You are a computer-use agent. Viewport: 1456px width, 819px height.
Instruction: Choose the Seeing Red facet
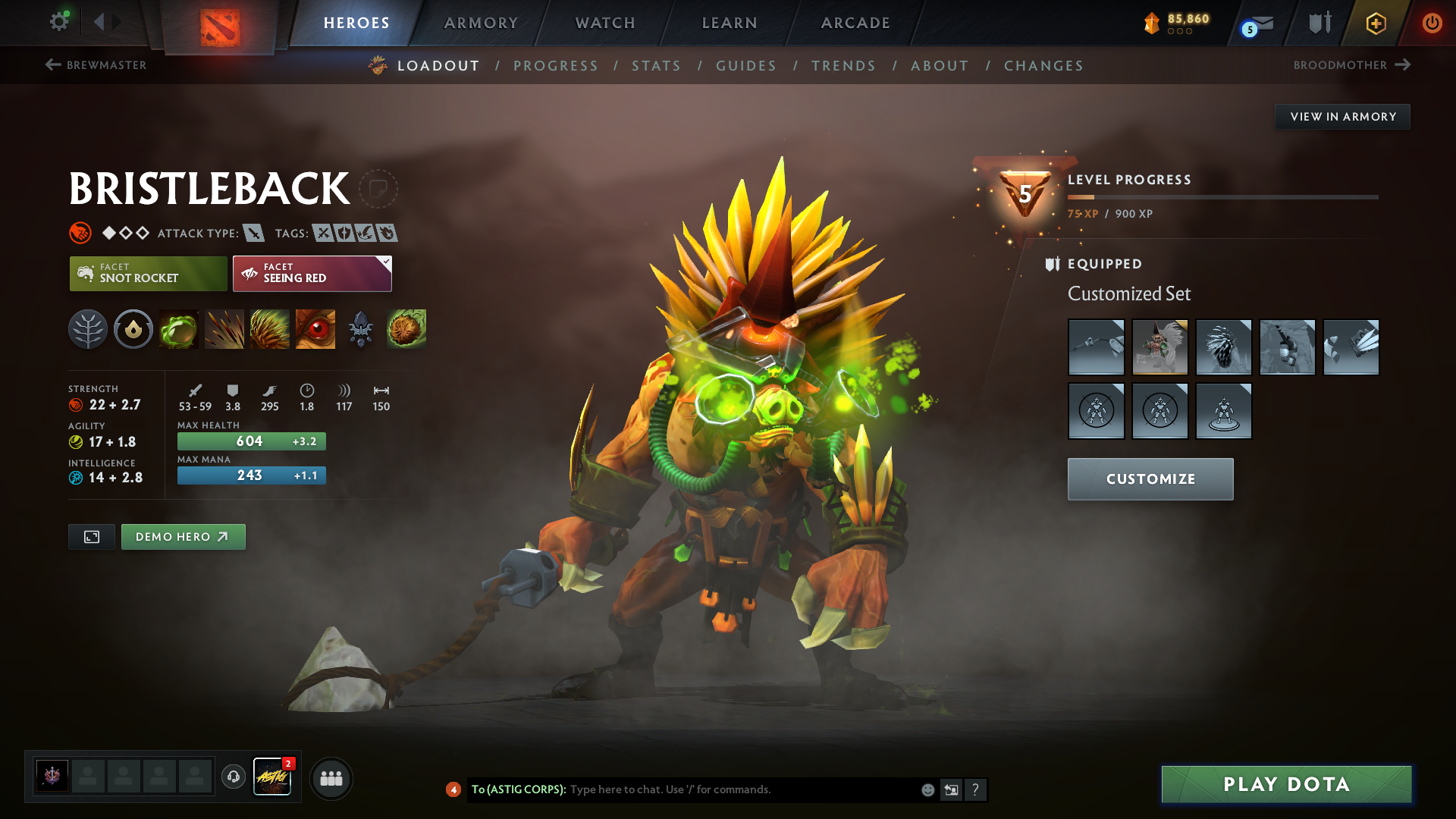coord(312,274)
